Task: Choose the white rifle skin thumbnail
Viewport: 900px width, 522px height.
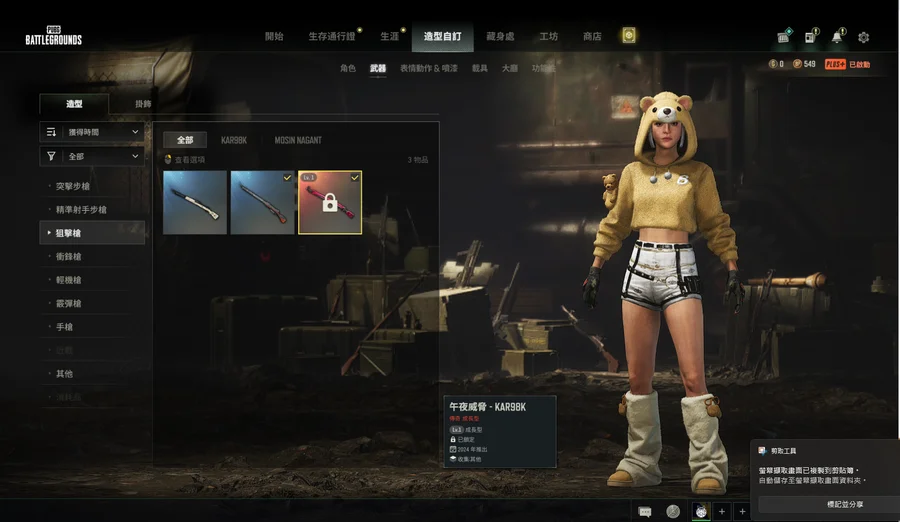Action: tap(195, 203)
